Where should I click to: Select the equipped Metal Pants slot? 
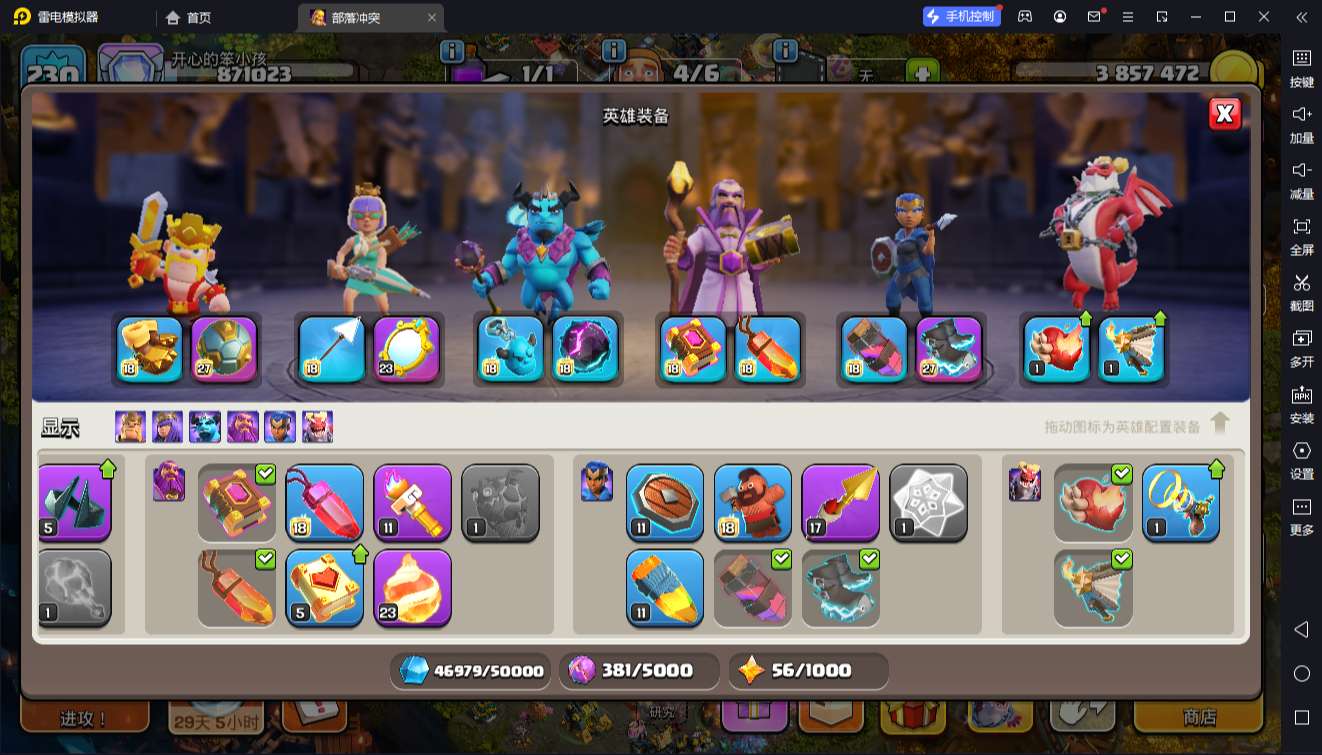[x=875, y=349]
